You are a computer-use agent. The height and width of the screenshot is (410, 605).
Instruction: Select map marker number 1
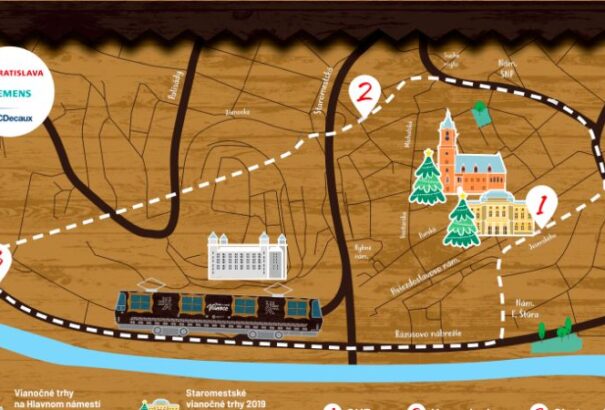tap(540, 206)
